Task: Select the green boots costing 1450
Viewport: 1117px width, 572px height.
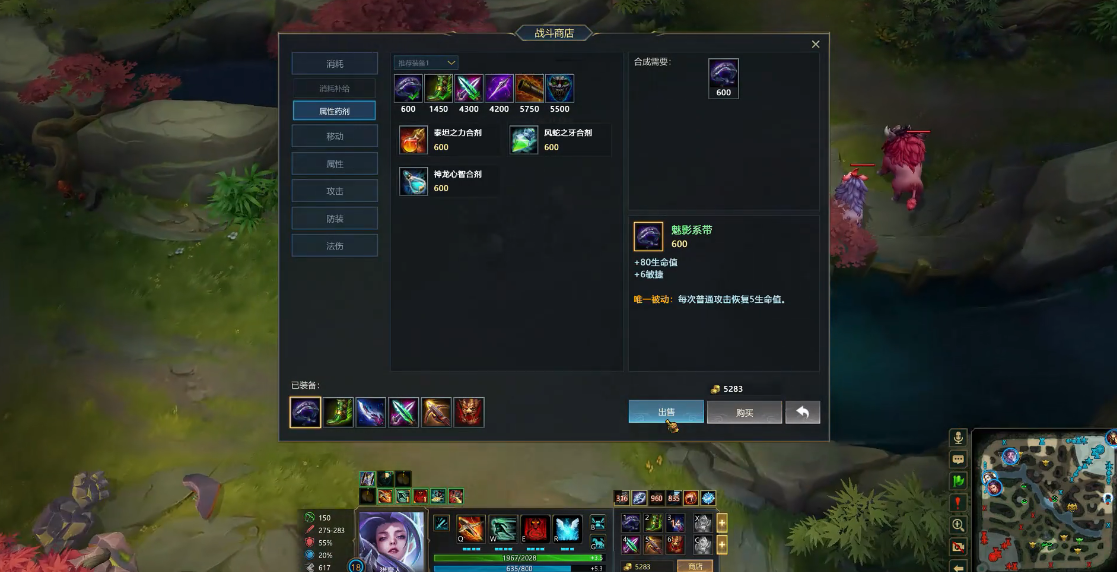Action: click(x=439, y=89)
